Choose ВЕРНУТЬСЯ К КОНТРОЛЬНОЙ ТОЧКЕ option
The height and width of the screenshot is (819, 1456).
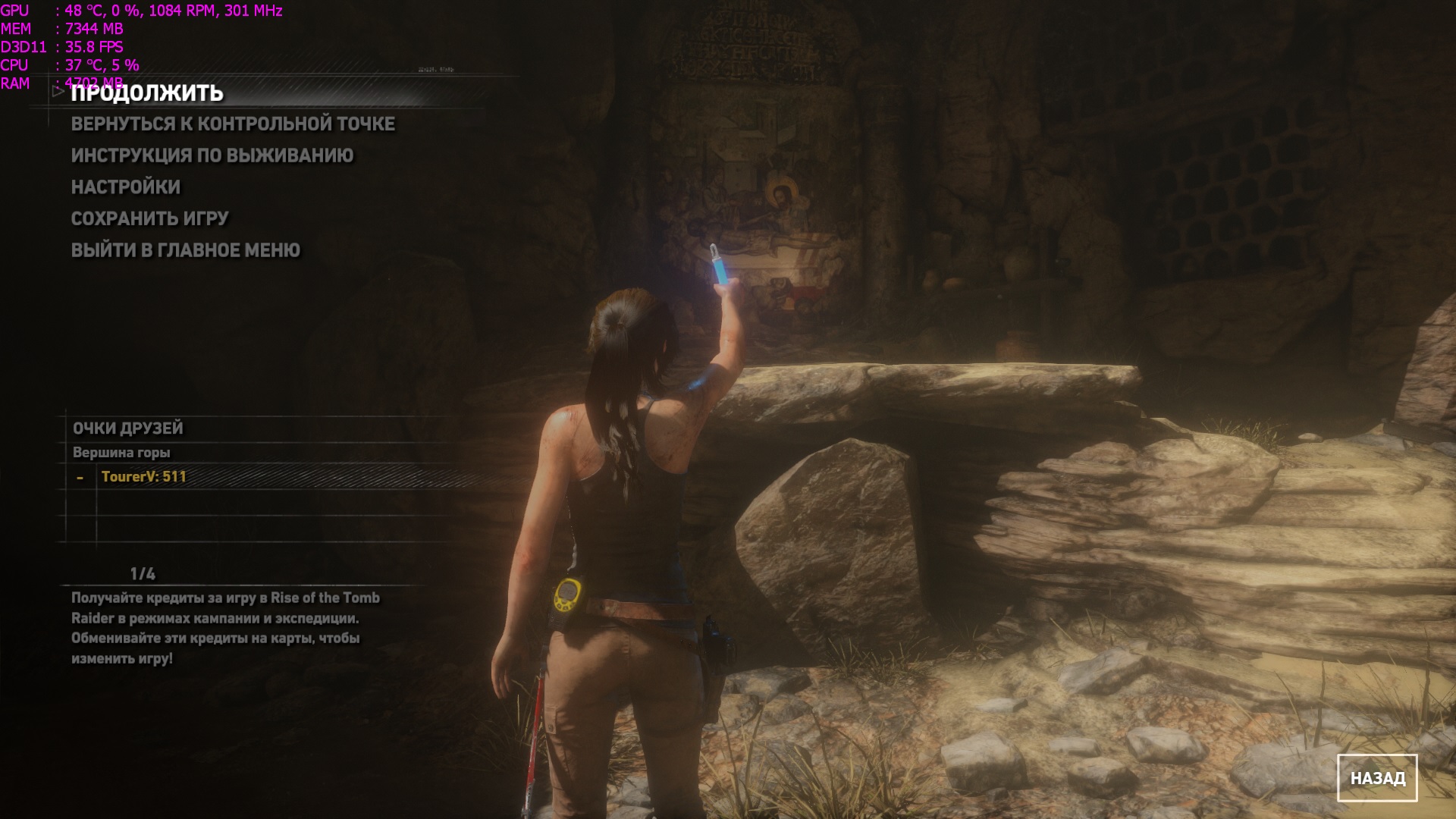[233, 124]
